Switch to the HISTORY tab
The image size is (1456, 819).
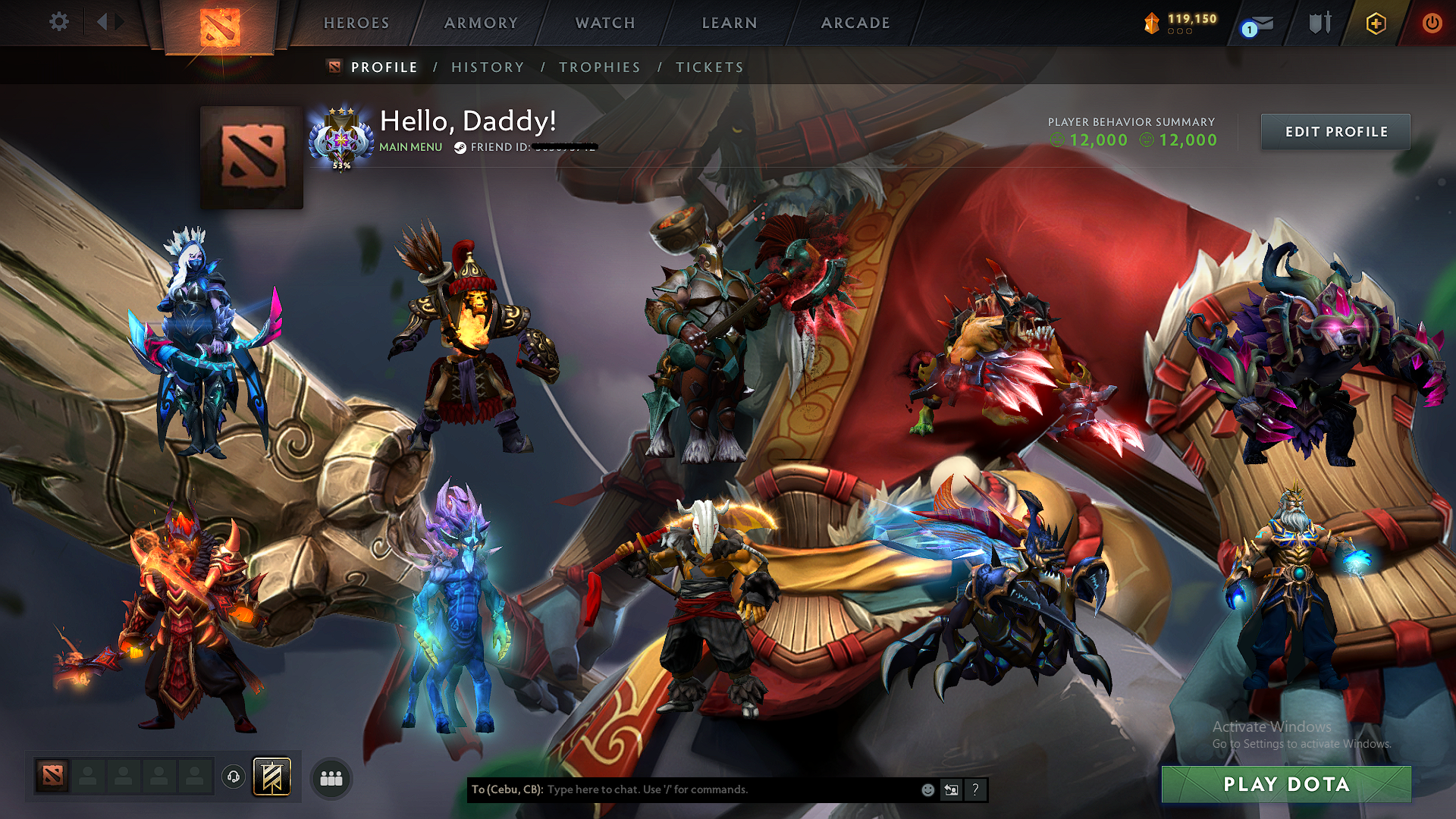point(488,67)
